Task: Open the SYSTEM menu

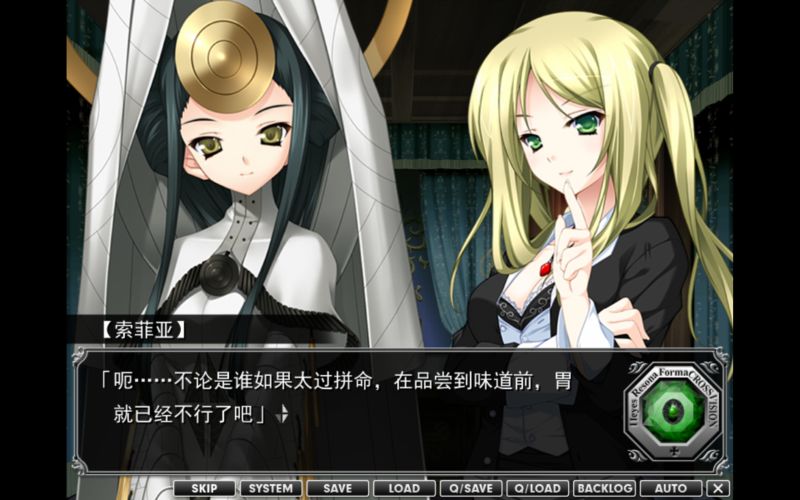Action: tap(270, 488)
